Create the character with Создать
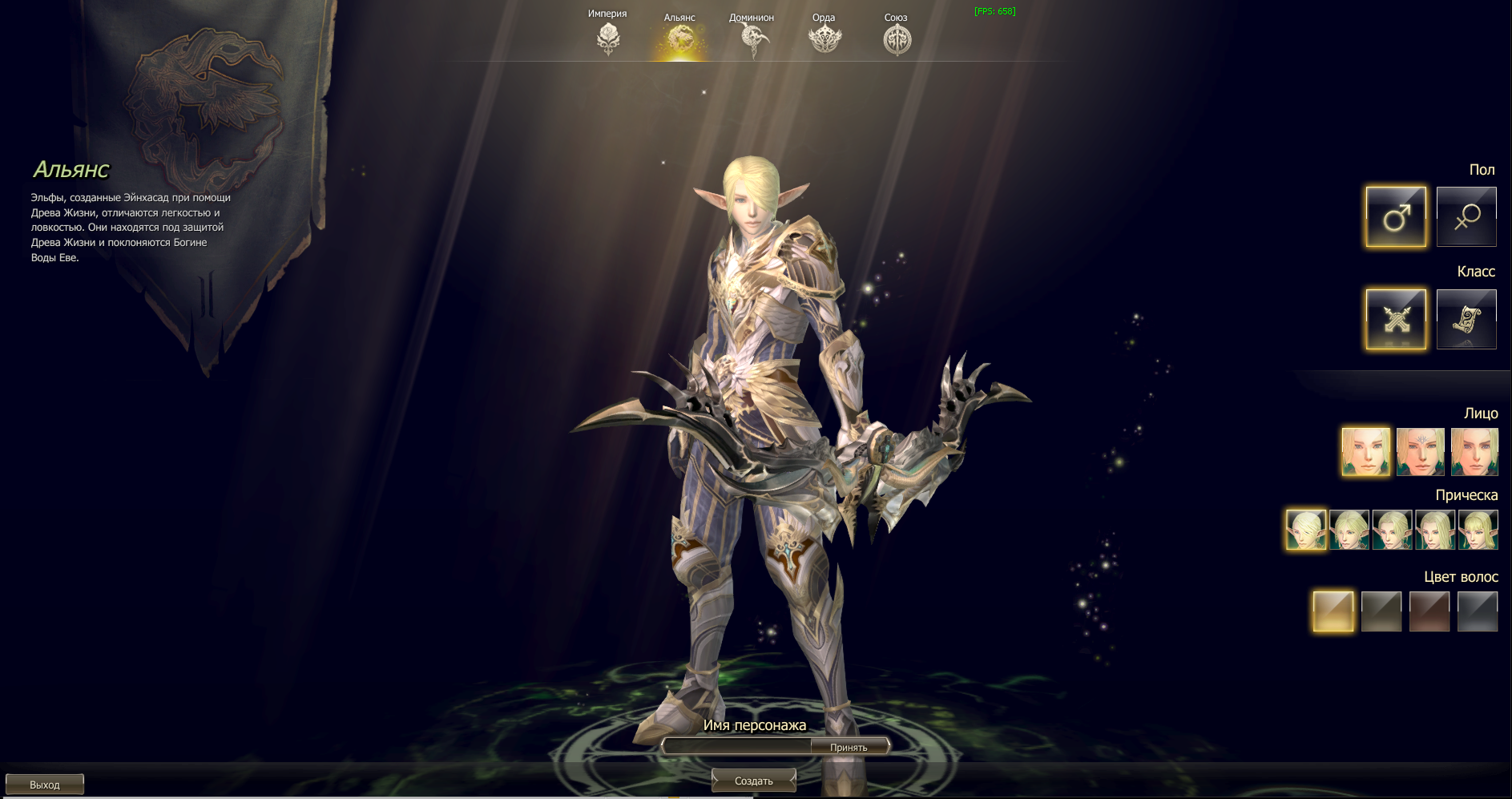The height and width of the screenshot is (799, 1512). click(754, 781)
